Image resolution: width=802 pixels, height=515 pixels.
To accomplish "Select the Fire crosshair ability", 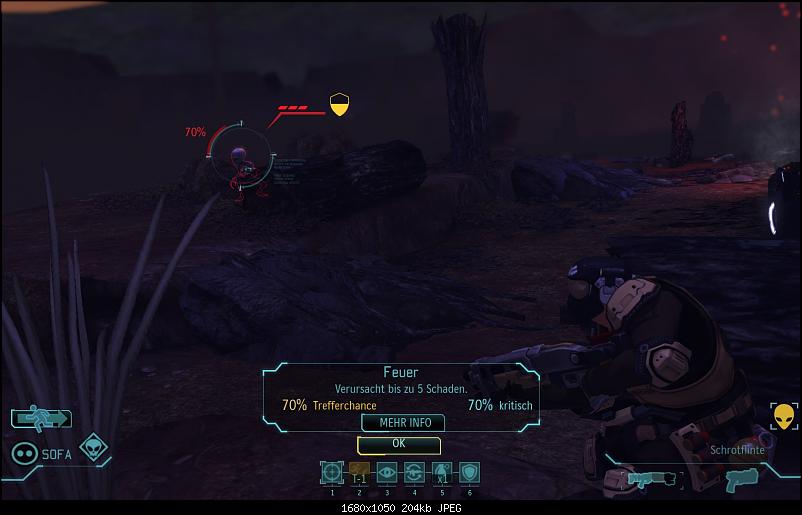I will [x=332, y=473].
